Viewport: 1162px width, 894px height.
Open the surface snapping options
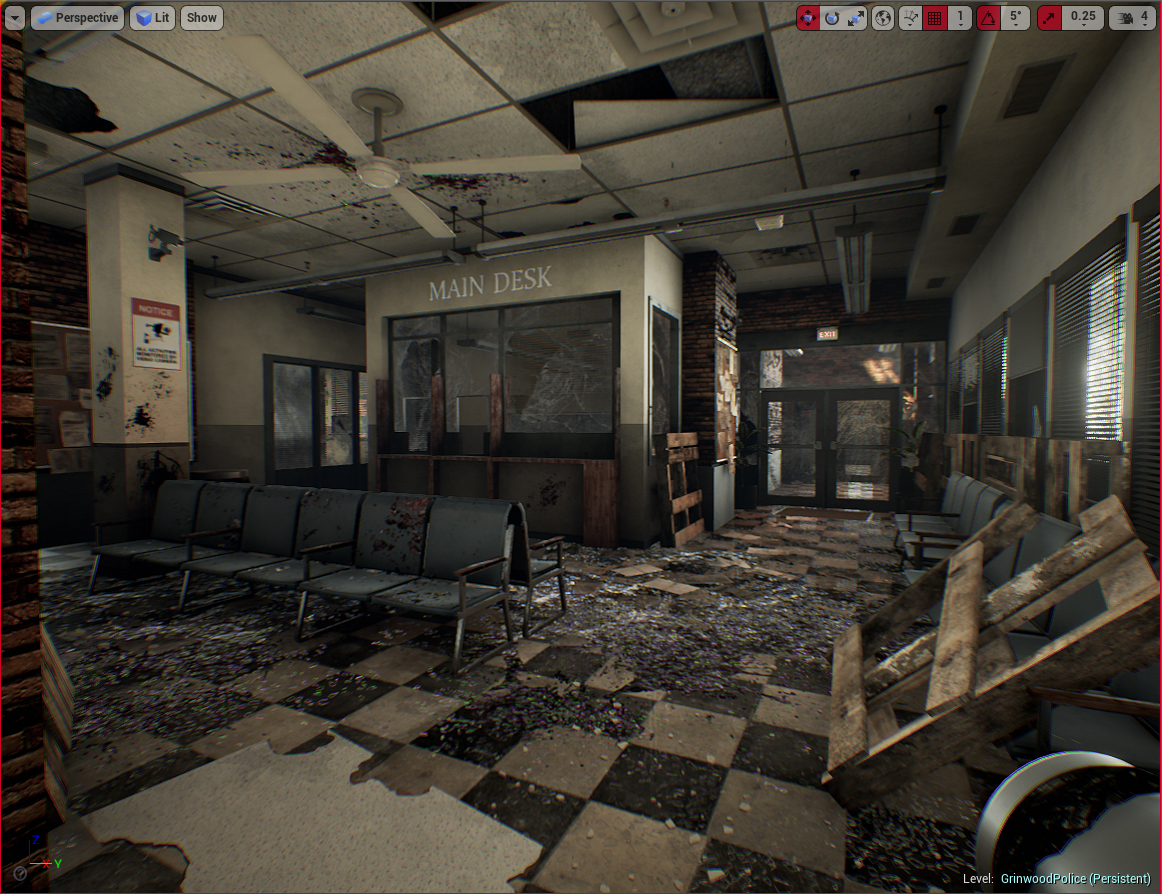pyautogui.click(x=910, y=17)
